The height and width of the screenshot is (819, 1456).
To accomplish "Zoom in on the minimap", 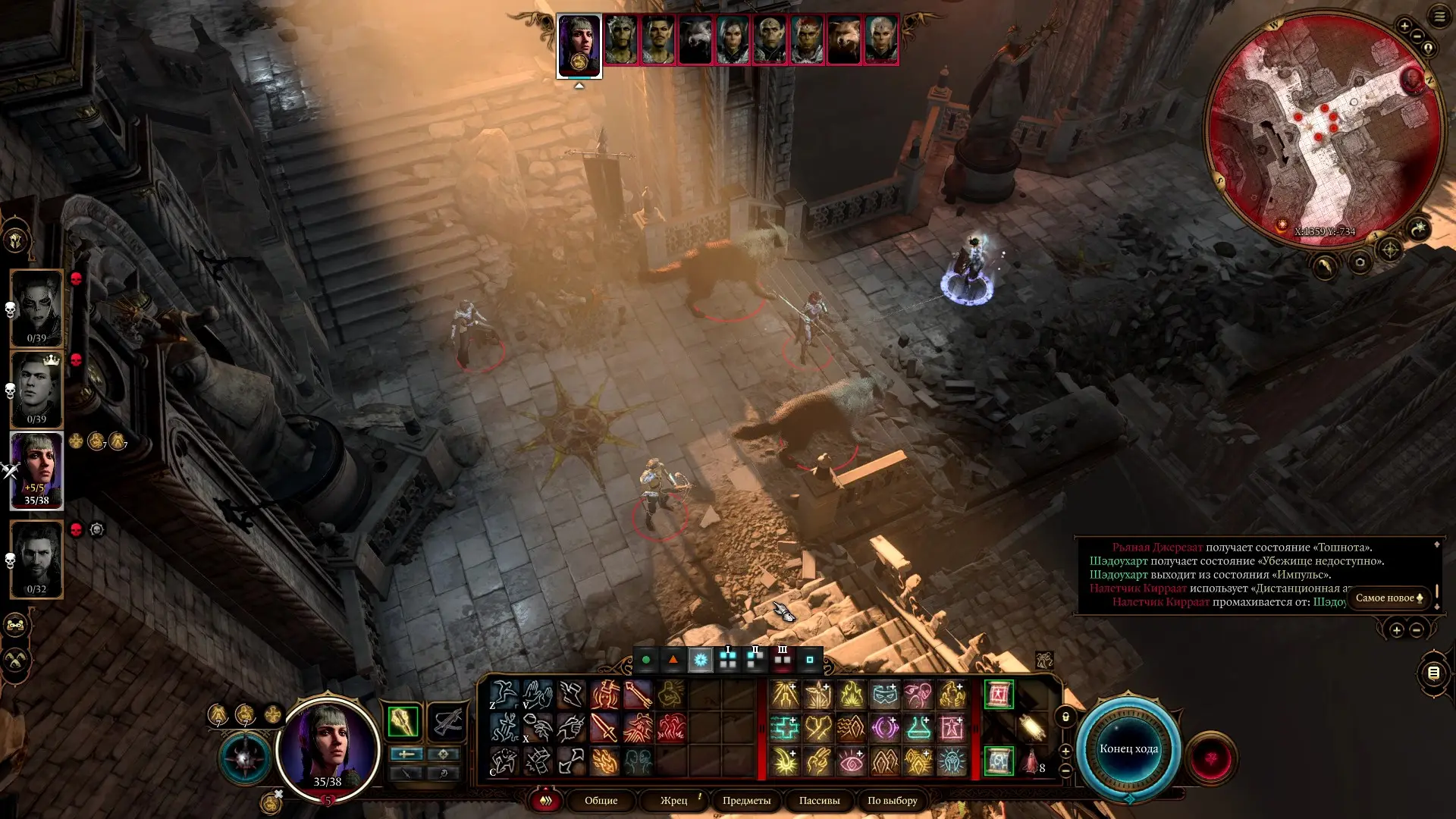I will tap(1404, 27).
